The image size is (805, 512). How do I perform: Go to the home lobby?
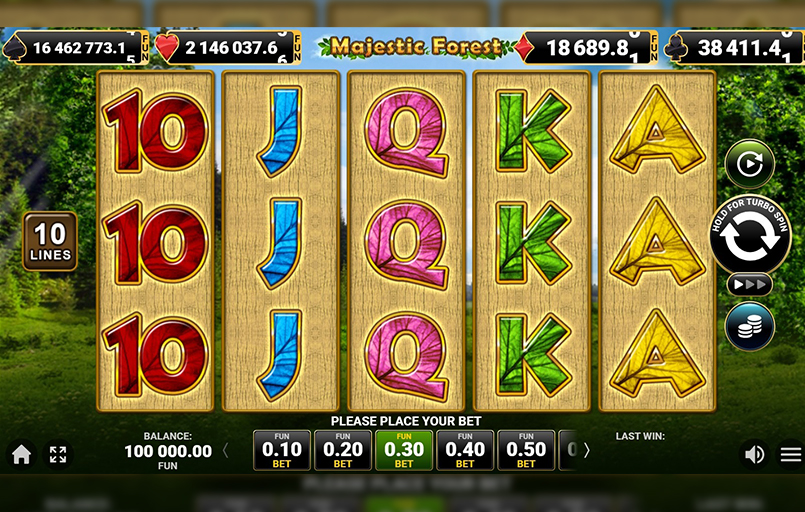click(22, 455)
